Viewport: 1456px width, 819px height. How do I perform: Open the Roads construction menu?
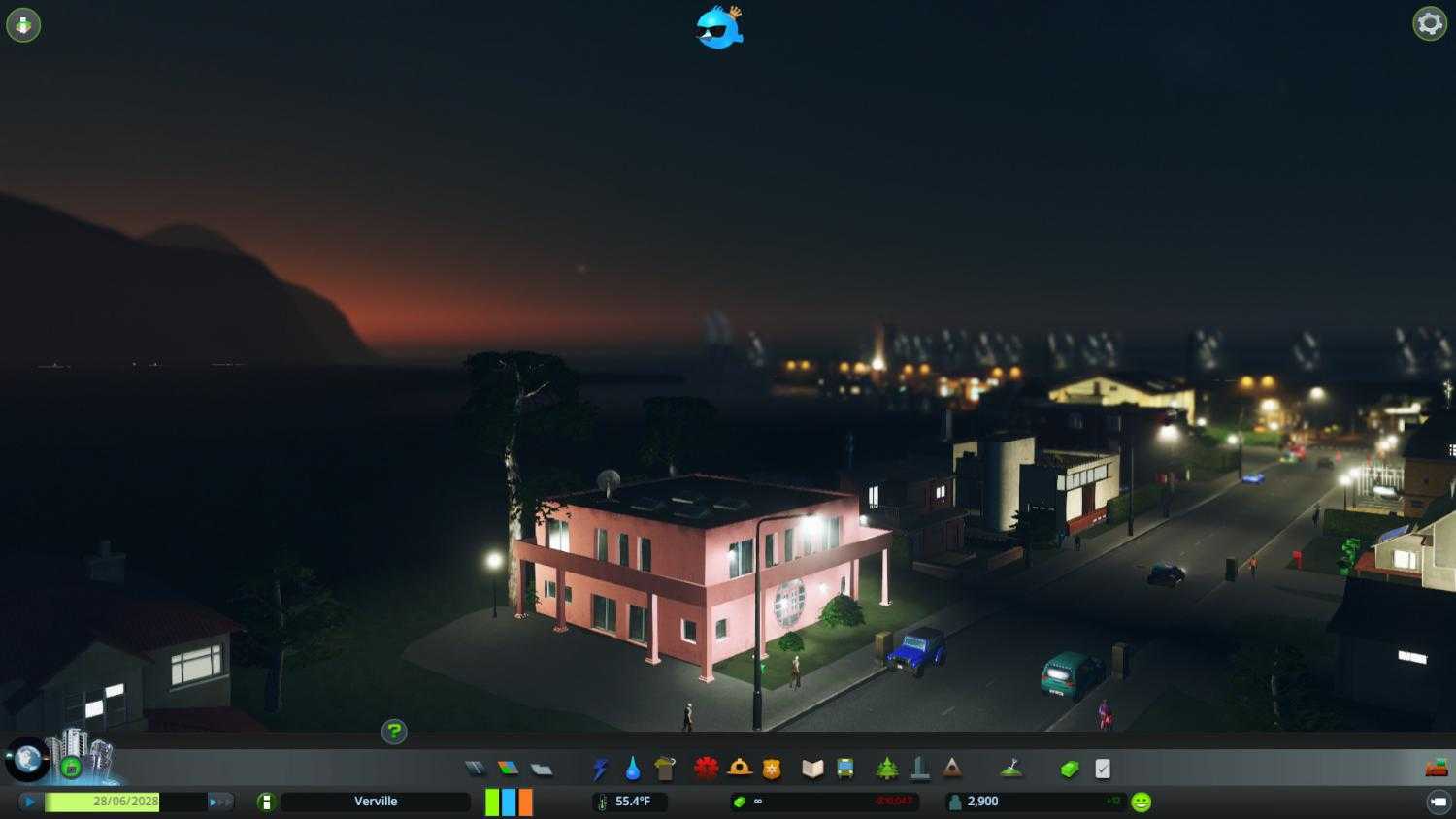(x=474, y=768)
